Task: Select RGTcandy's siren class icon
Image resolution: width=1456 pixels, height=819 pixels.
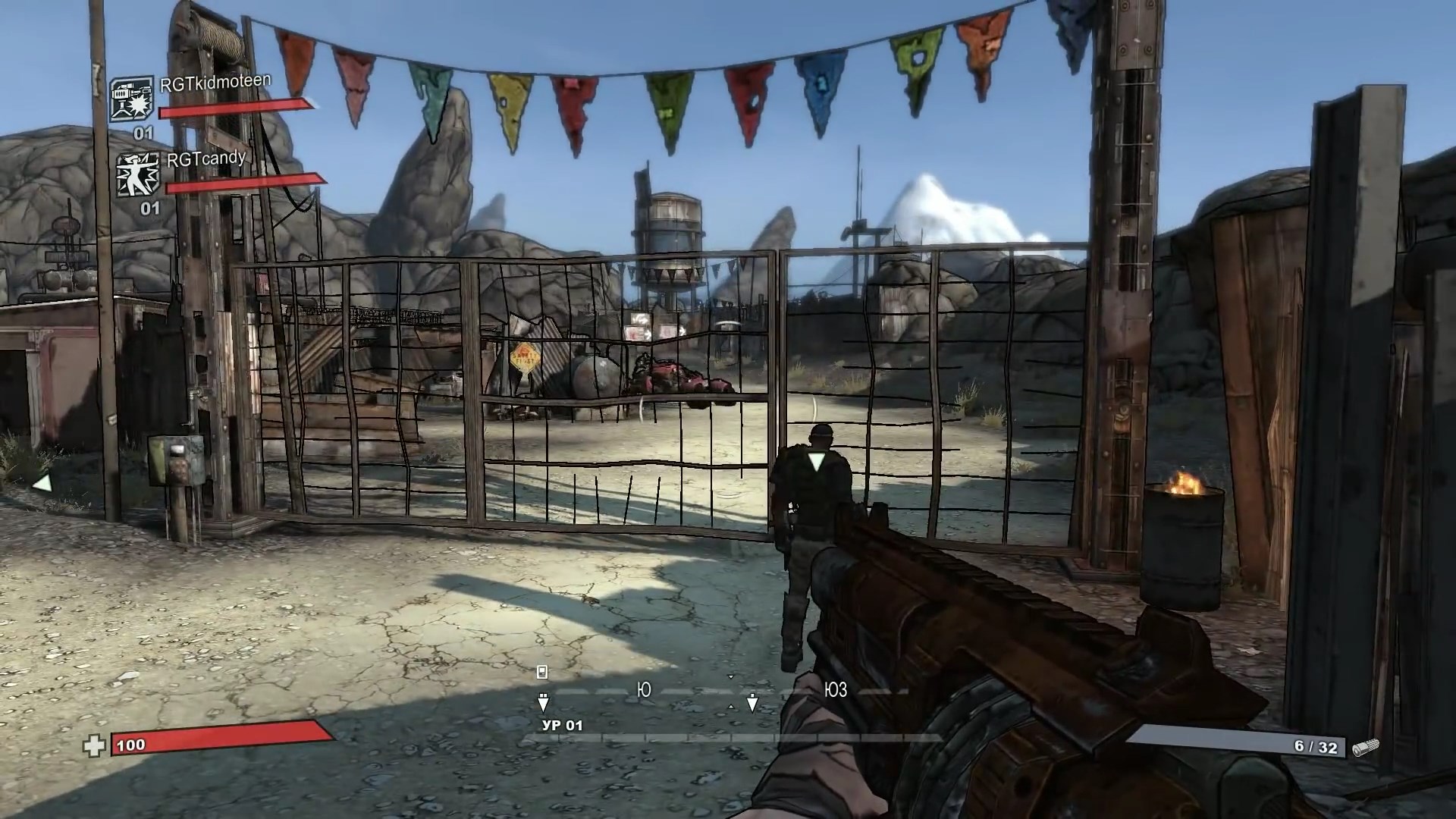Action: (x=138, y=174)
